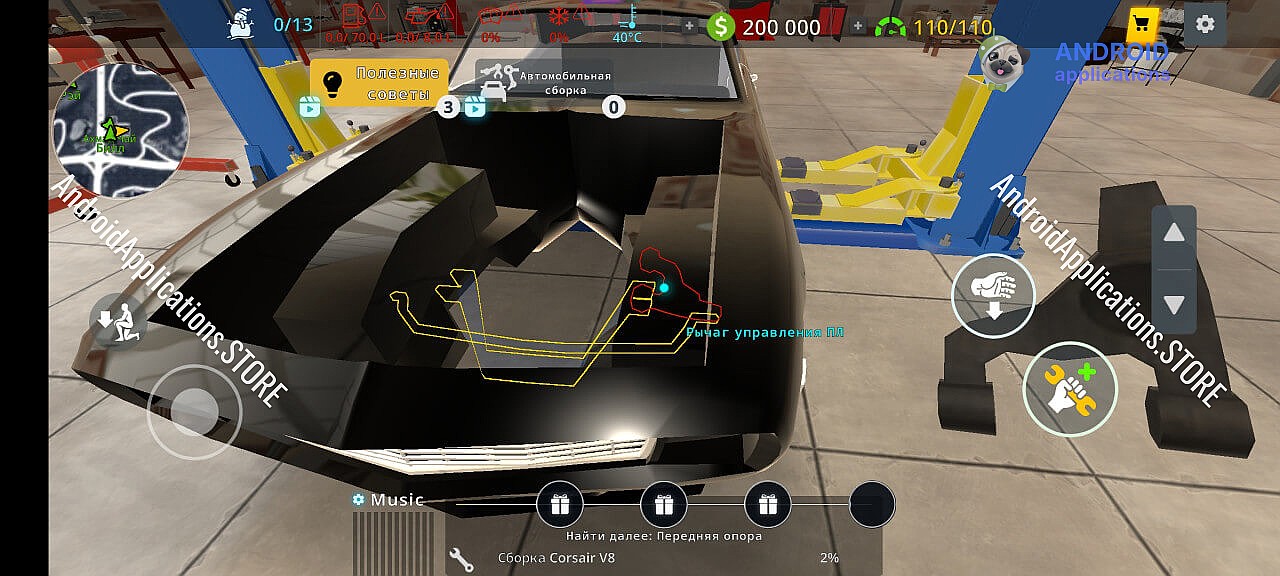The width and height of the screenshot is (1280, 576).
Task: Toggle the crouch stance button
Action: coord(117,321)
